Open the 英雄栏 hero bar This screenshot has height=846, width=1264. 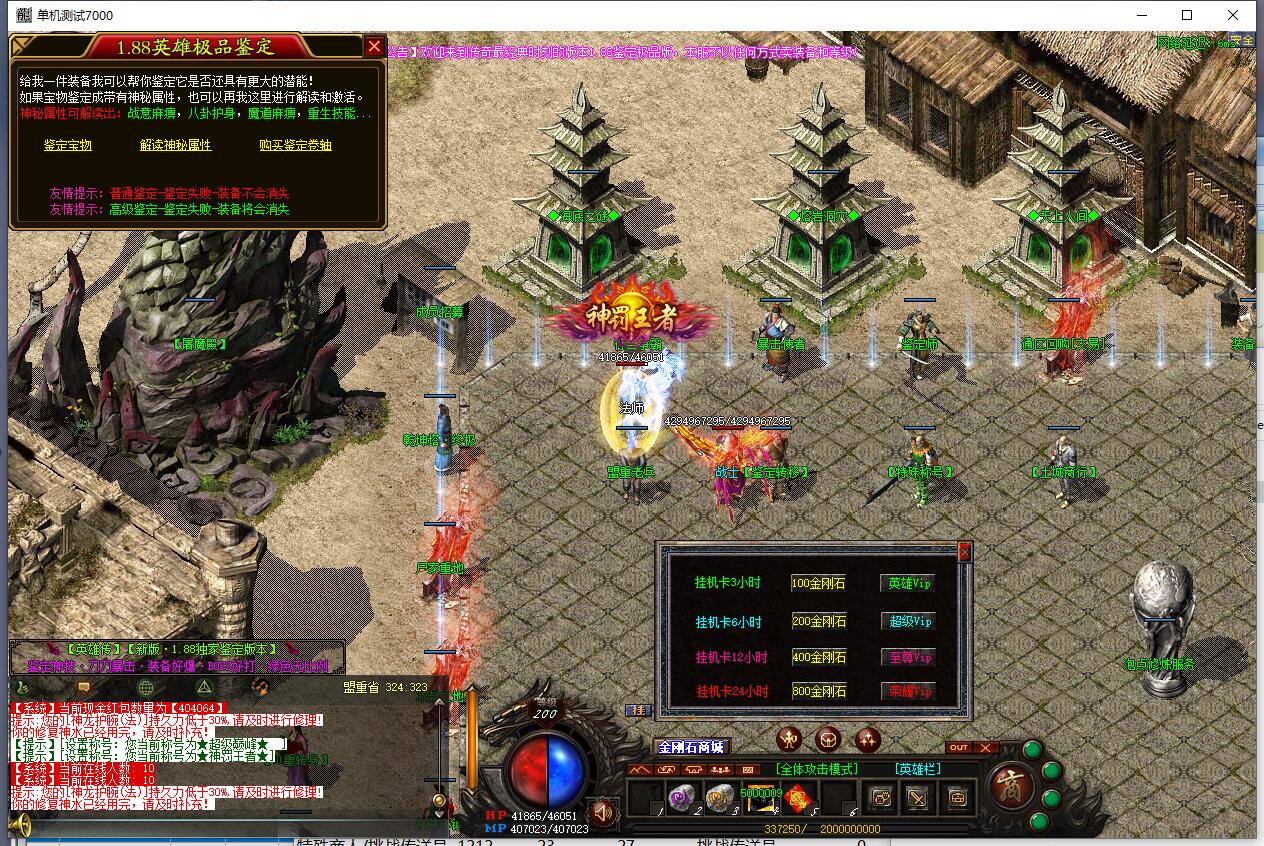918,769
